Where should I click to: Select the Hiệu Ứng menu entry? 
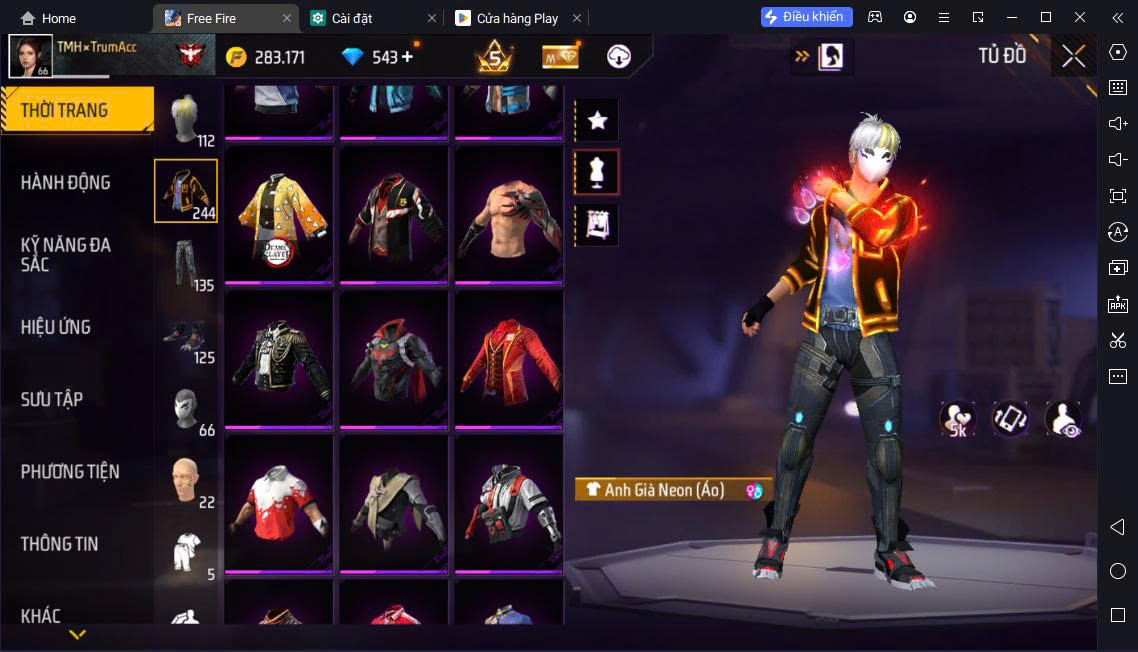(x=56, y=327)
